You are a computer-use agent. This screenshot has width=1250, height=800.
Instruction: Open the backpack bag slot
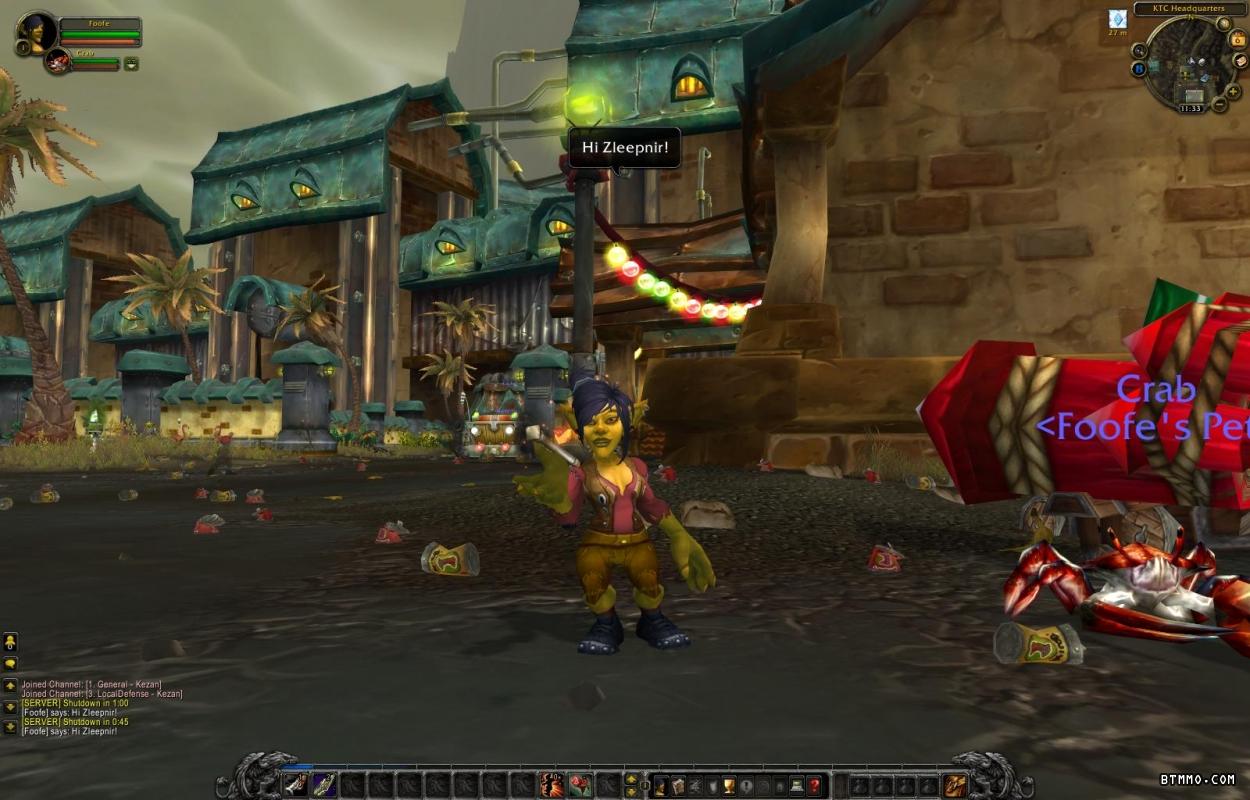pos(955,785)
